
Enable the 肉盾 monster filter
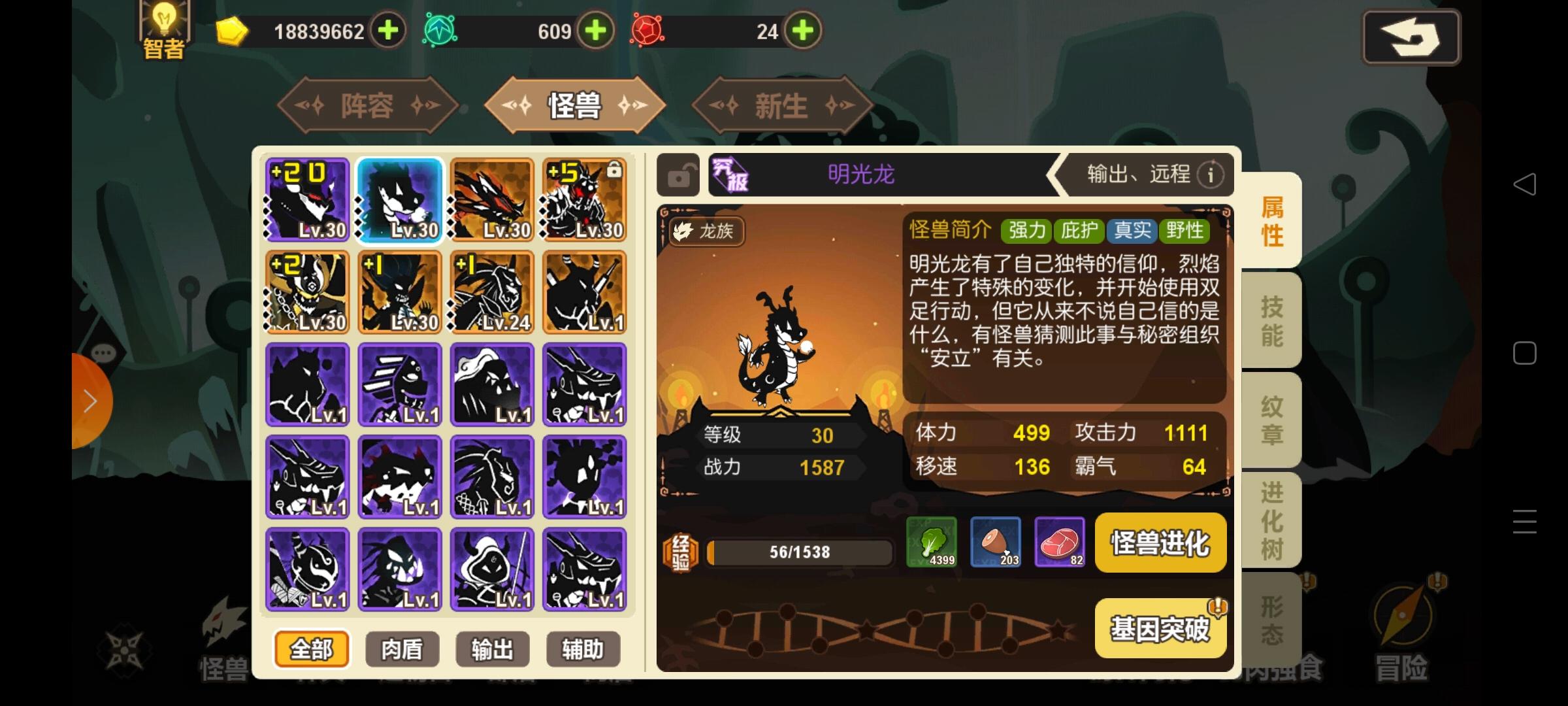[x=401, y=649]
